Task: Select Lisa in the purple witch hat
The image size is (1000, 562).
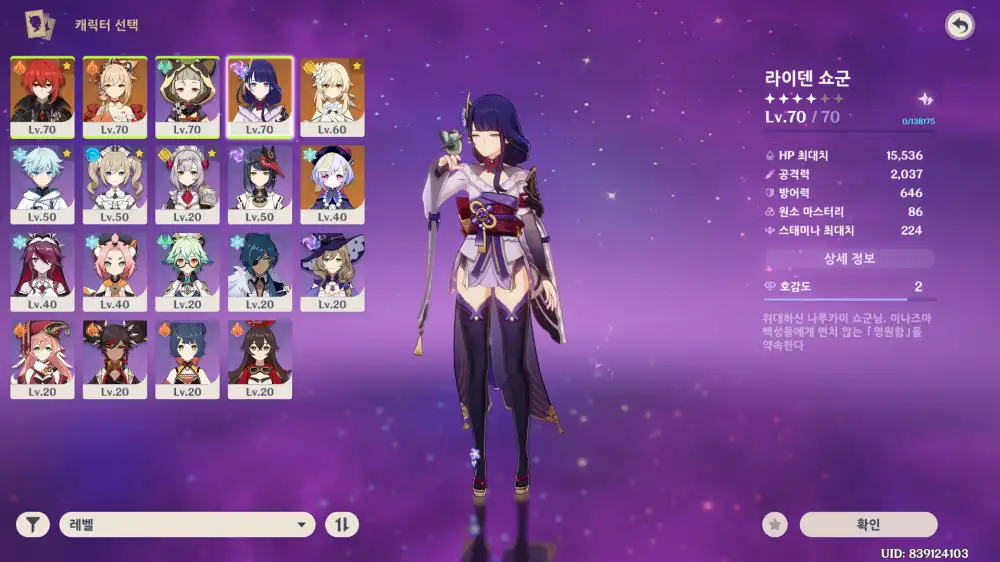Action: tap(332, 272)
